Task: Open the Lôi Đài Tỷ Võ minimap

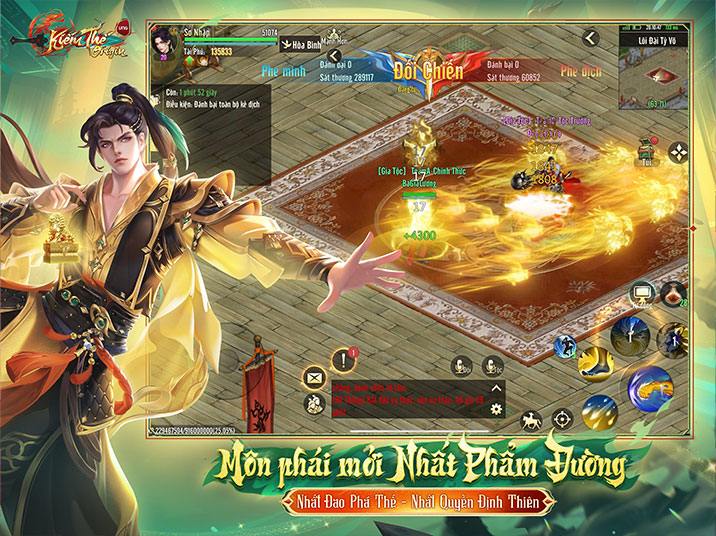Action: pos(657,79)
